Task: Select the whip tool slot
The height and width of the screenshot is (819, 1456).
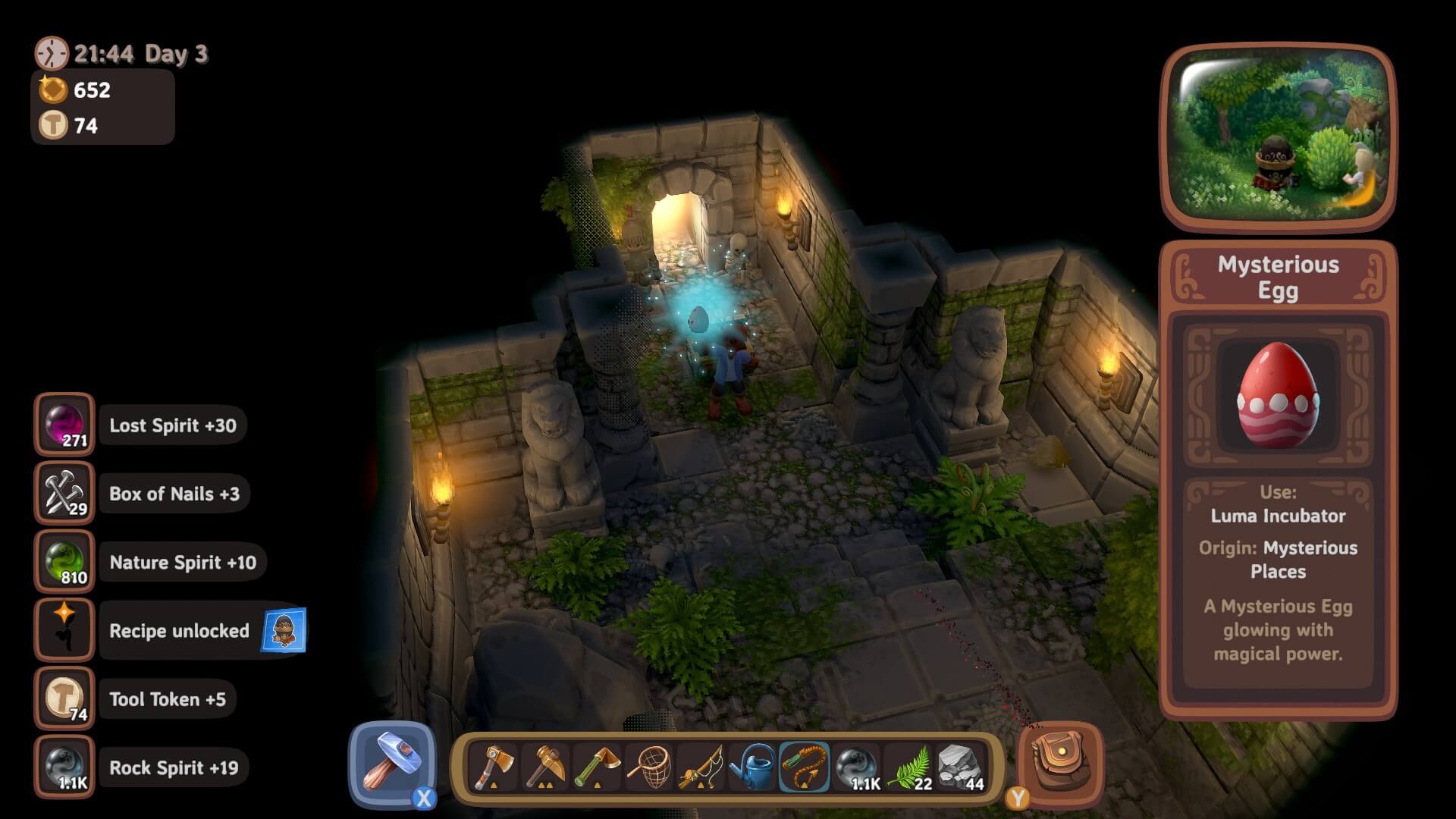Action: [x=804, y=767]
